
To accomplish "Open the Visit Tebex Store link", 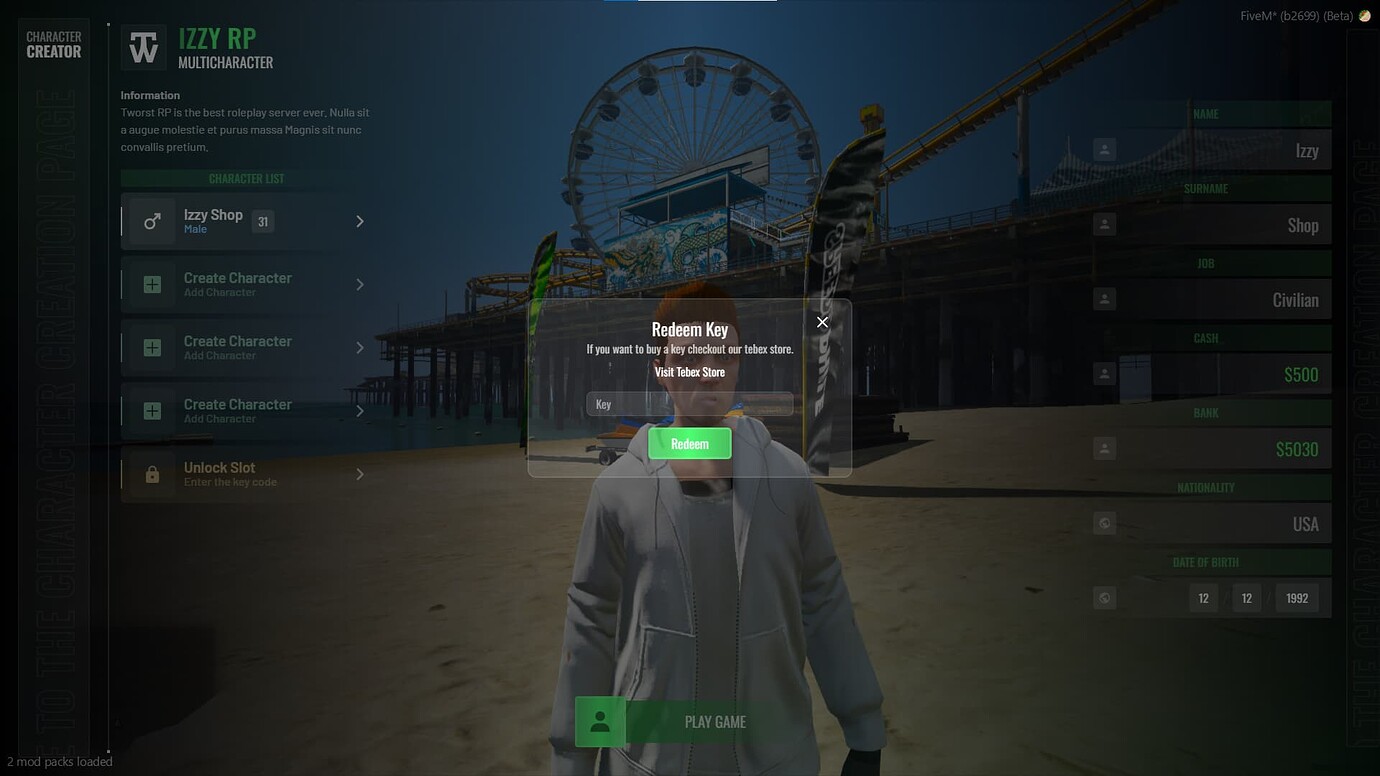I will click(x=689, y=371).
